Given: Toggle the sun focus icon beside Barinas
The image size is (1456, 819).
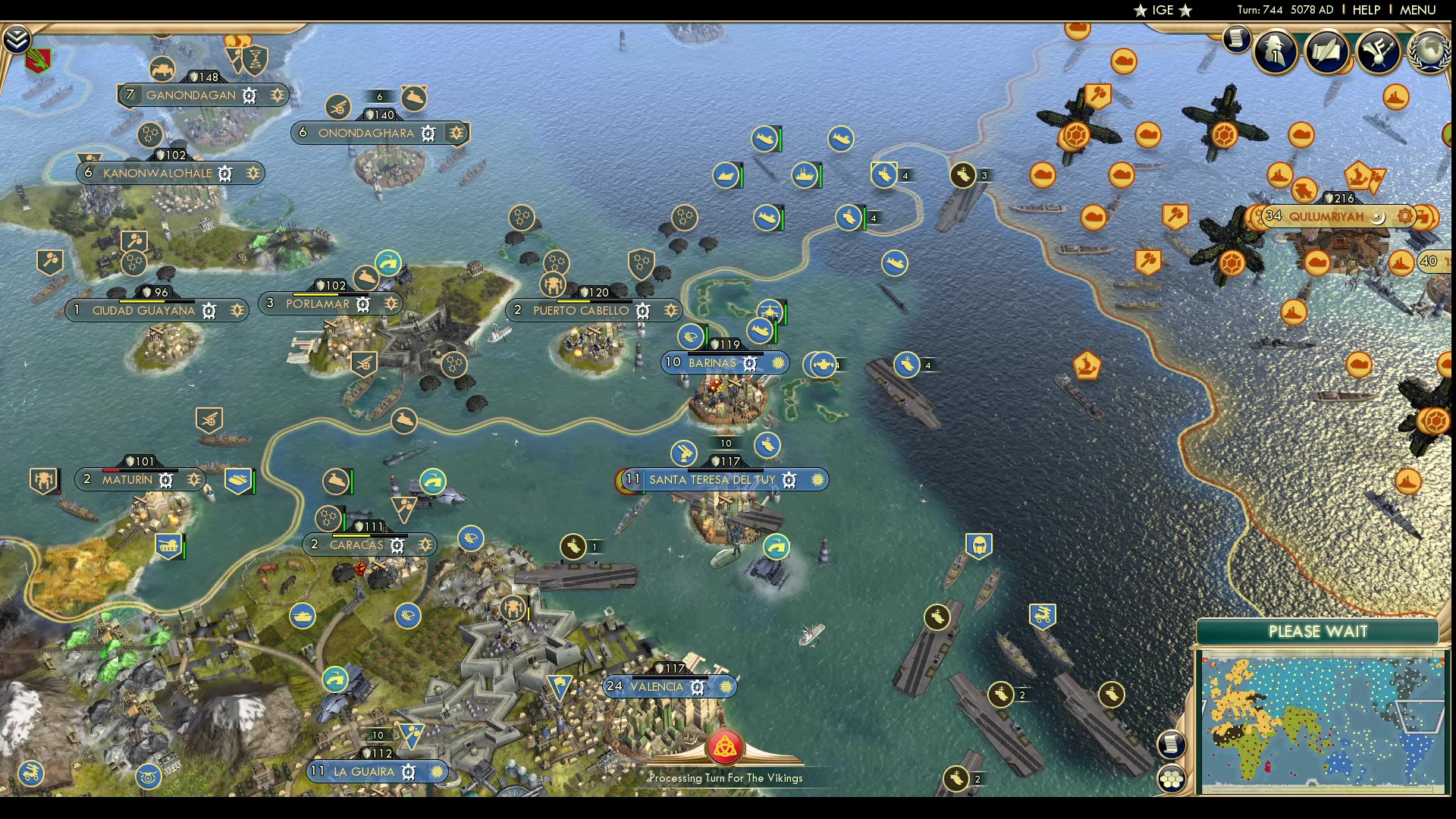Looking at the screenshot, I should pos(777,363).
